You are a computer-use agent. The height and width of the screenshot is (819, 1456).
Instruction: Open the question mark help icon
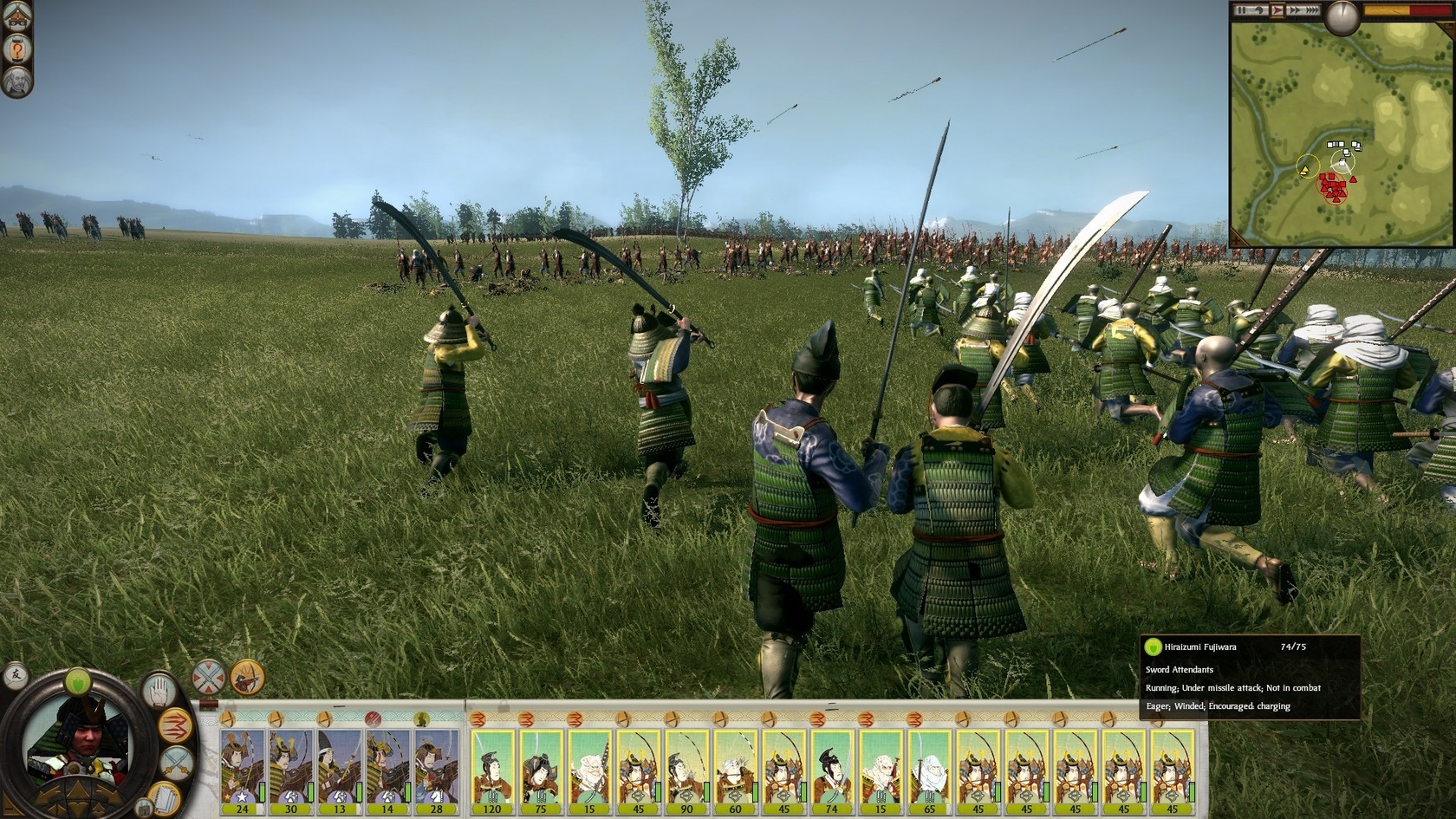coord(16,49)
